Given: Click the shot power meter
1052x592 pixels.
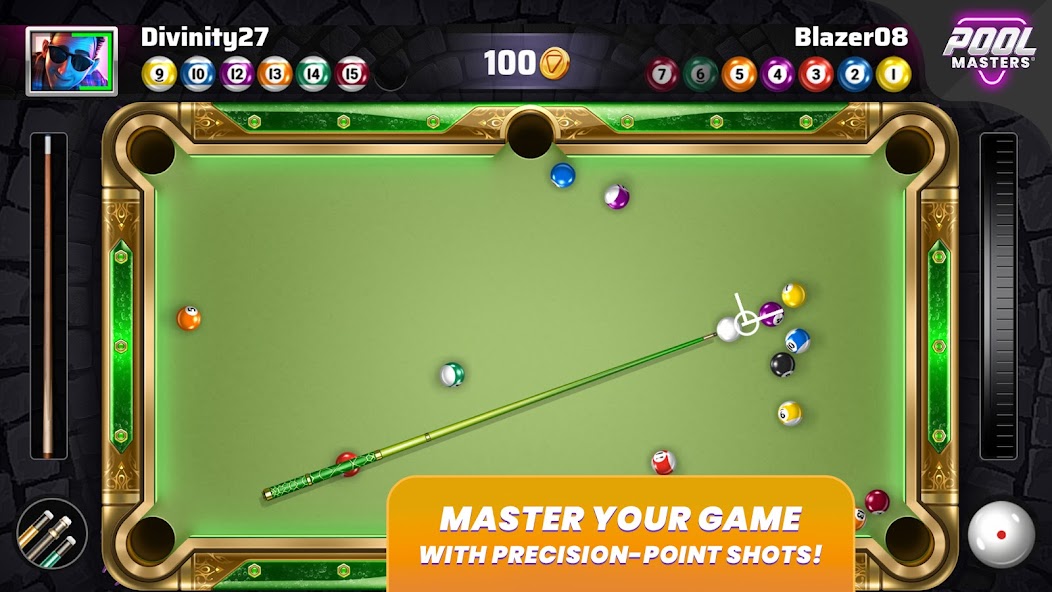Looking at the screenshot, I should point(999,297).
